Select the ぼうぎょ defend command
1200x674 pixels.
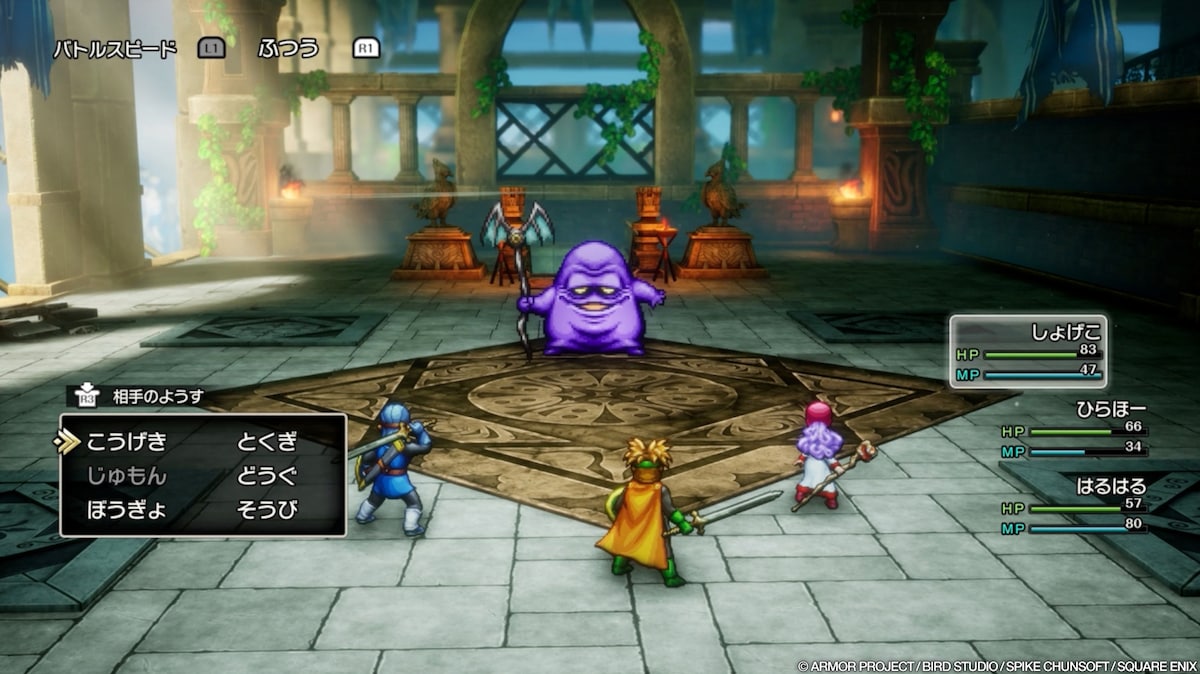pos(126,509)
